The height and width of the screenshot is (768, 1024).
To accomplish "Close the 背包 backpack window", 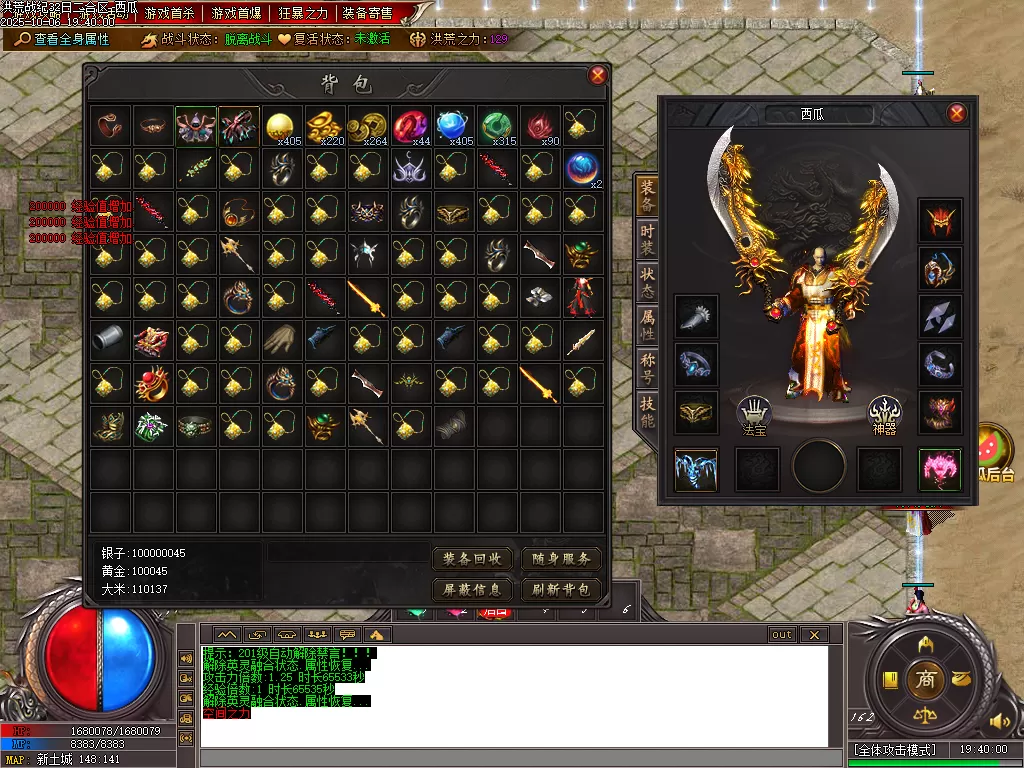I will coord(598,75).
